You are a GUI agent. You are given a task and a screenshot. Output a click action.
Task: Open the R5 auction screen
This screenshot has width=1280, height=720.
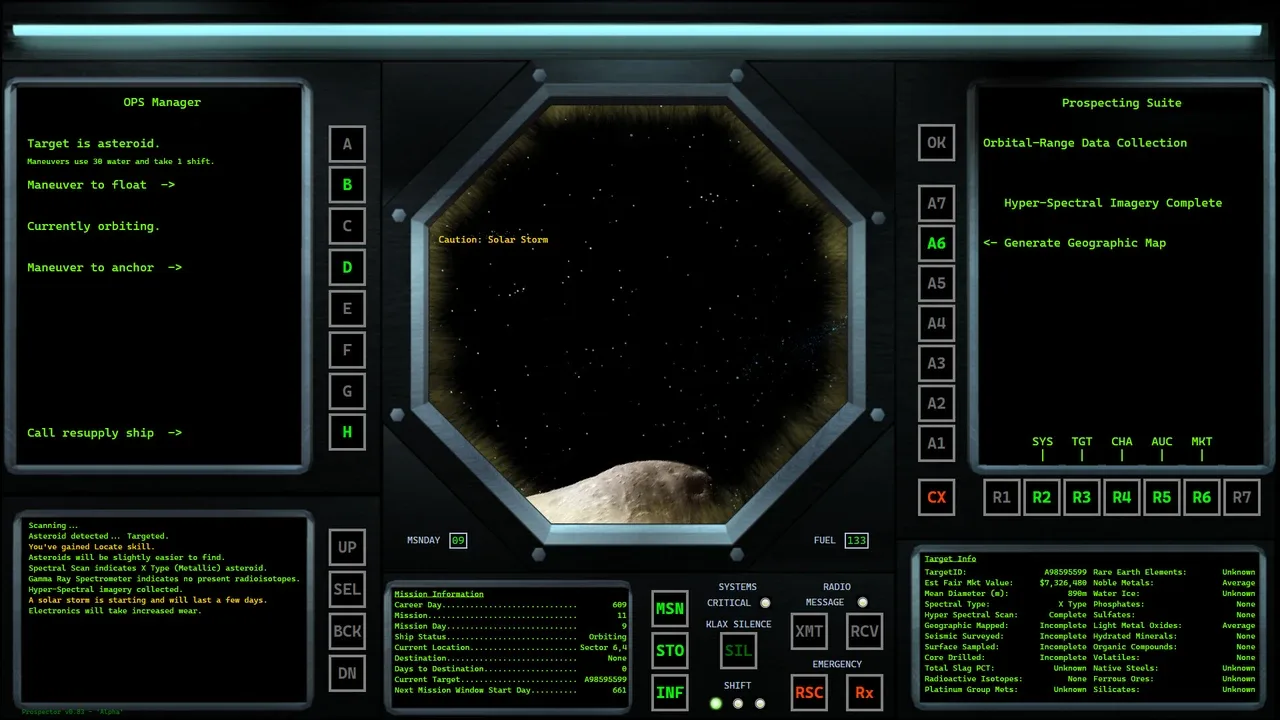coord(1162,497)
